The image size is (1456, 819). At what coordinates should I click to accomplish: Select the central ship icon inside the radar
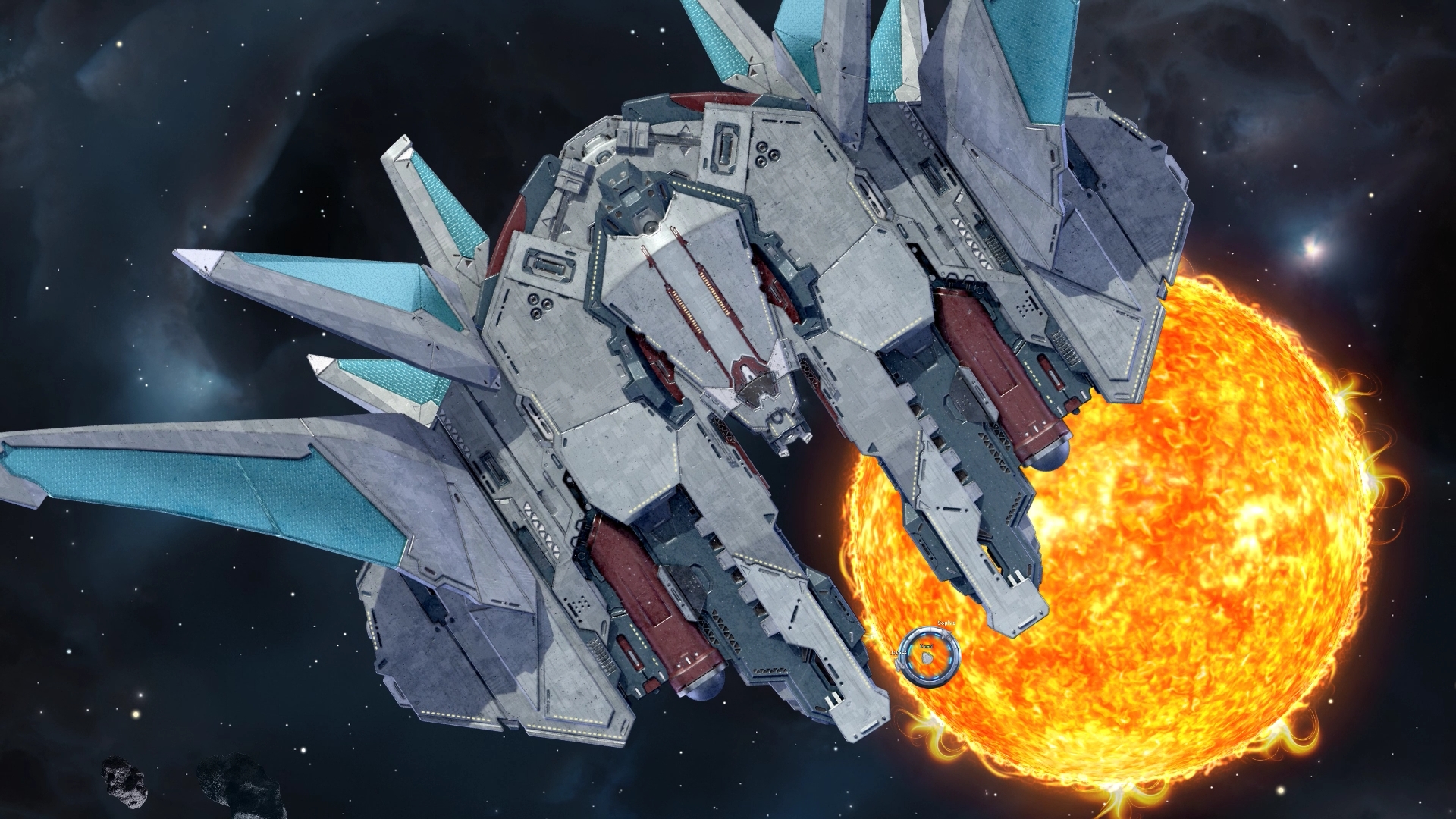pyautogui.click(x=927, y=657)
